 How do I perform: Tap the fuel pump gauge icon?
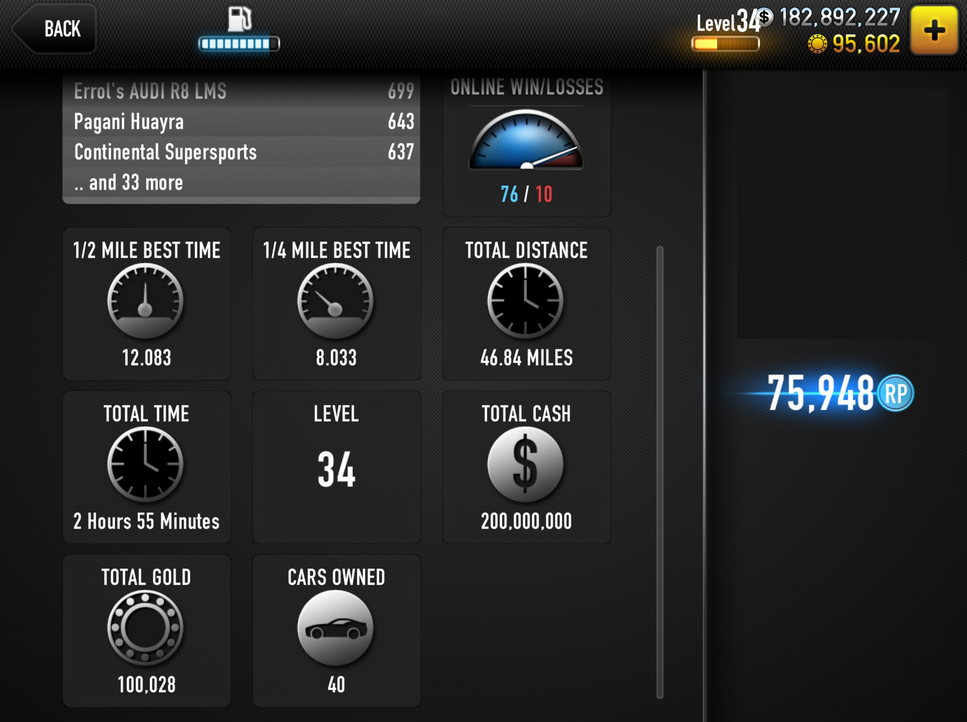click(x=239, y=29)
